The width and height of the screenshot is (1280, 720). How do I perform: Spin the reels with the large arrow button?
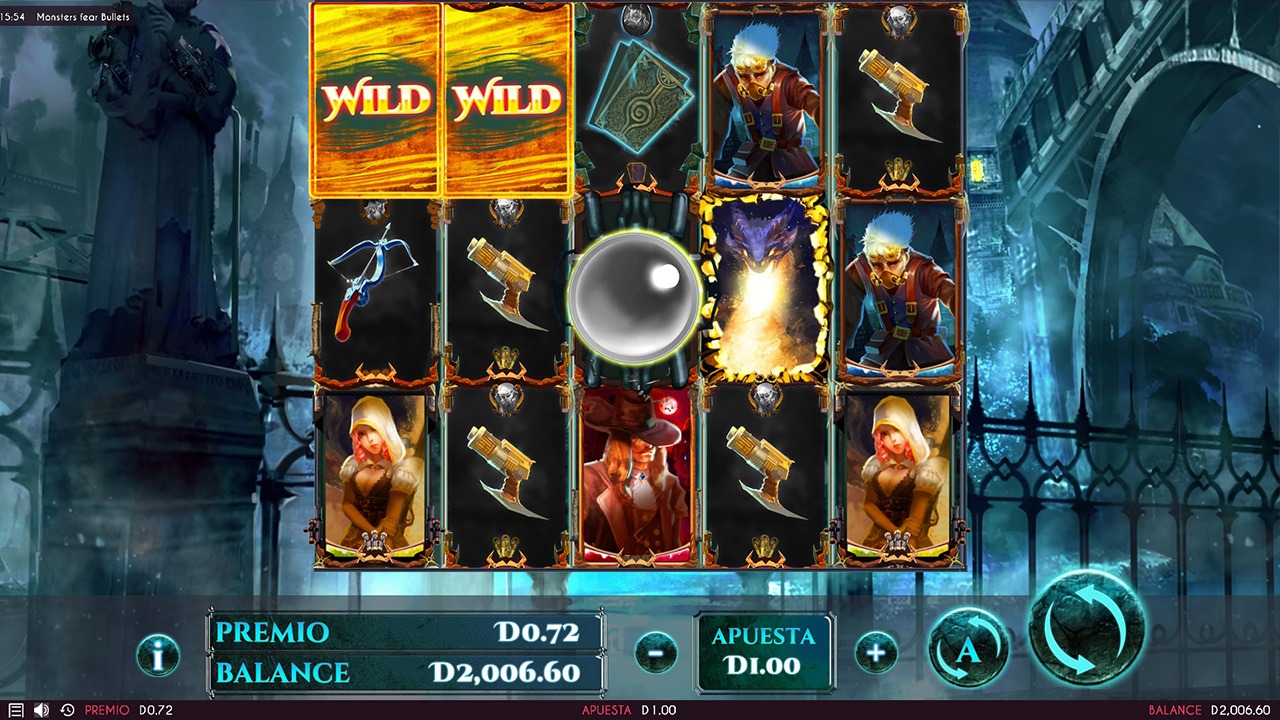click(x=1086, y=627)
